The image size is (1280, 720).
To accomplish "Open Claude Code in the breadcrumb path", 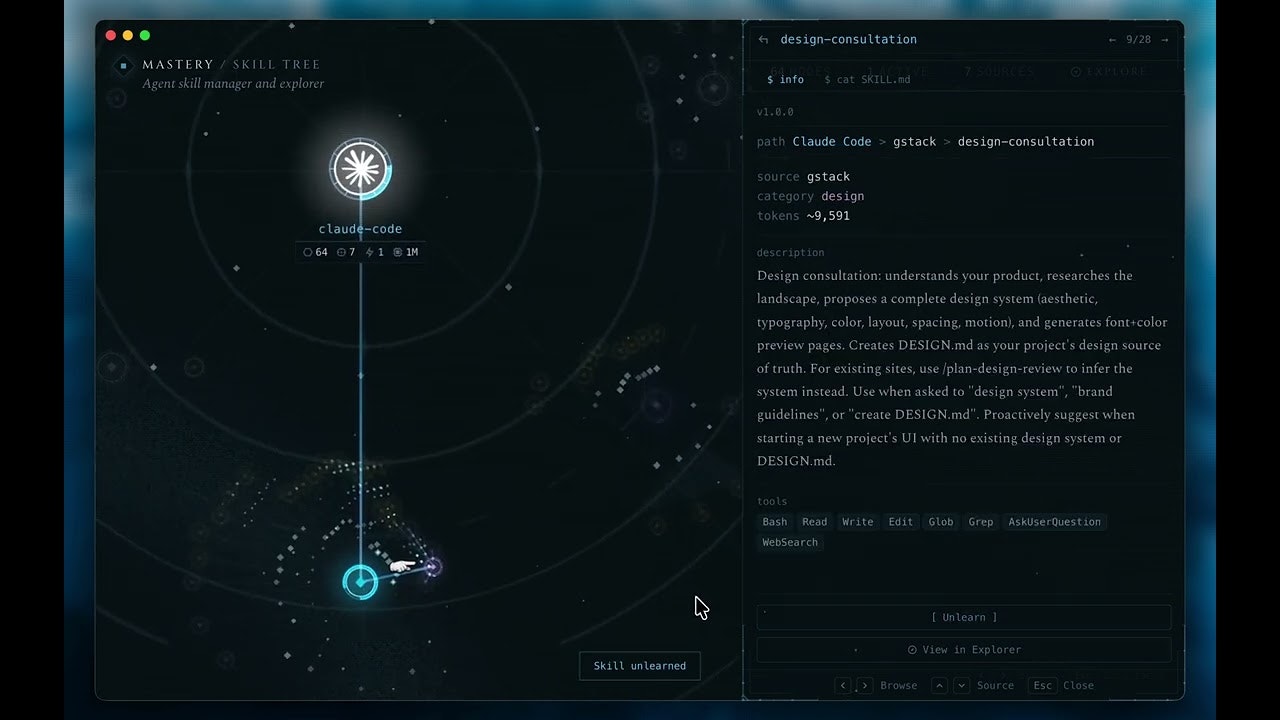I will point(831,141).
